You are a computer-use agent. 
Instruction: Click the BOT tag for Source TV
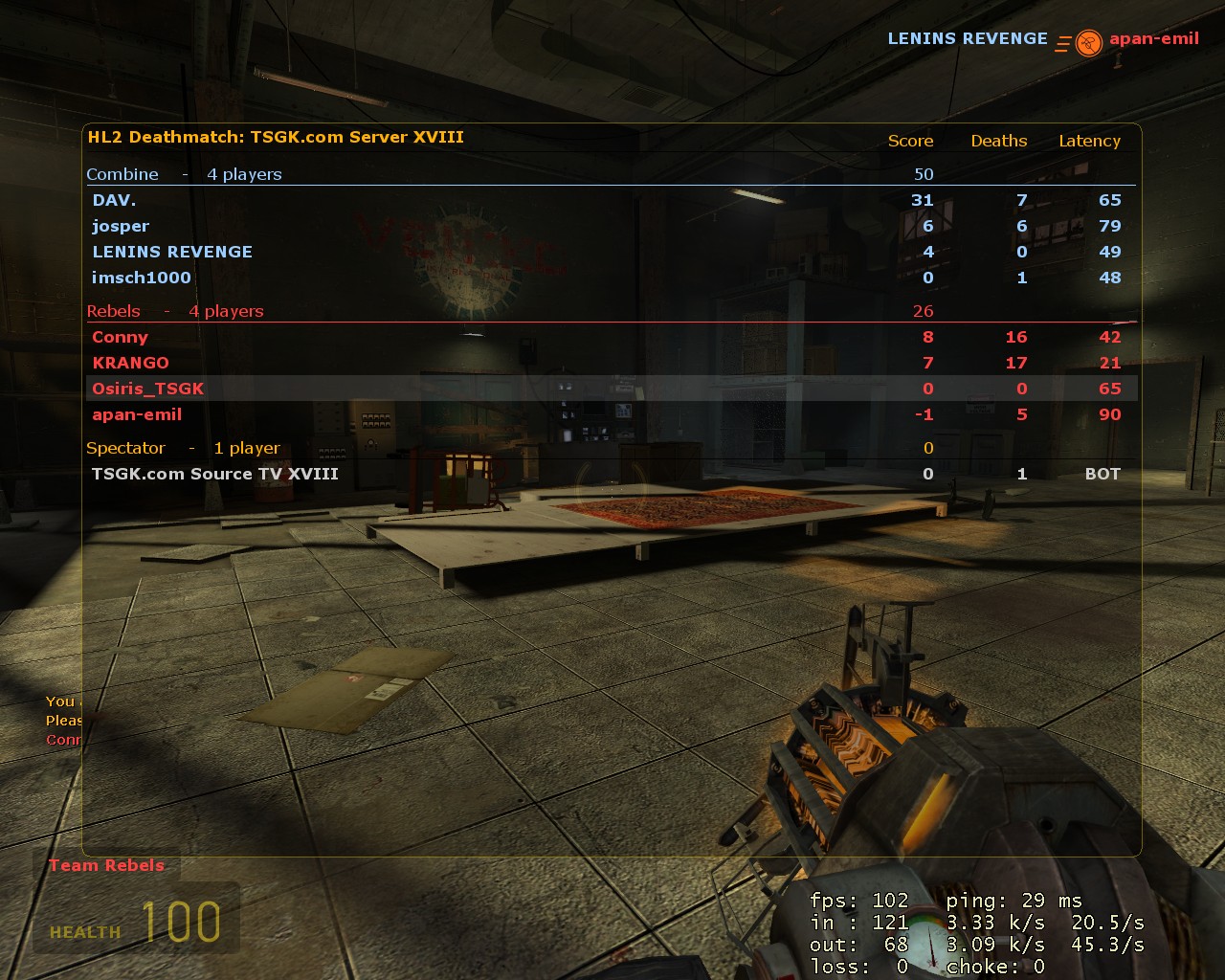pyautogui.click(x=1102, y=474)
